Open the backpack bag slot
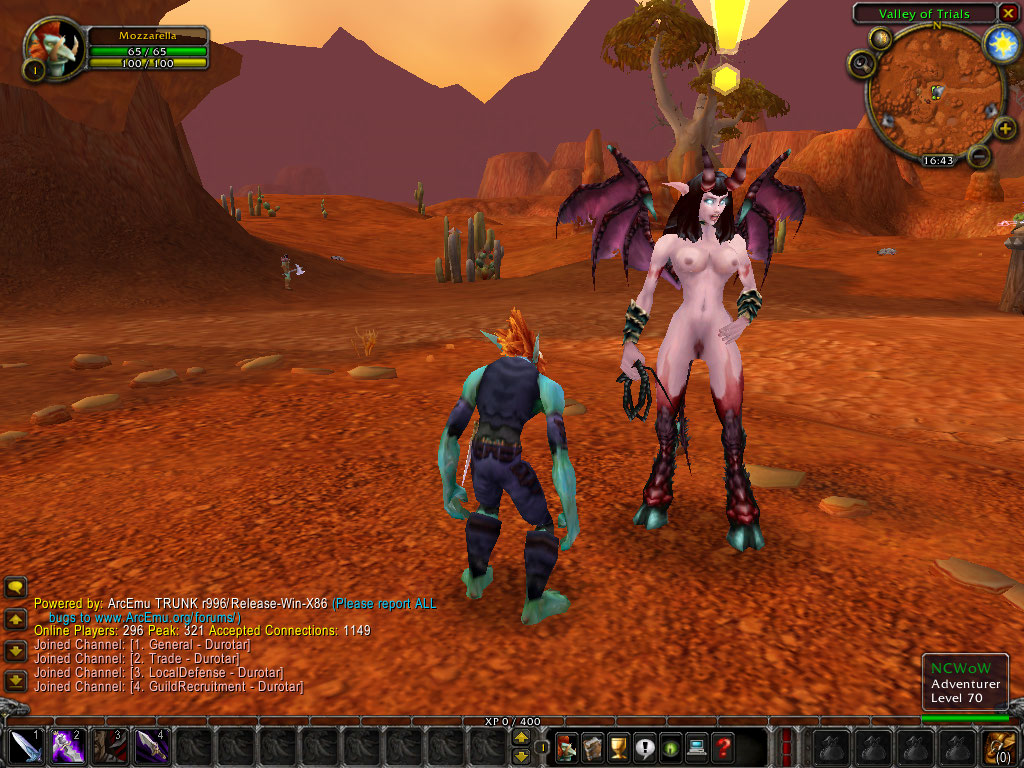This screenshot has width=1024, height=768. pos(1000,746)
